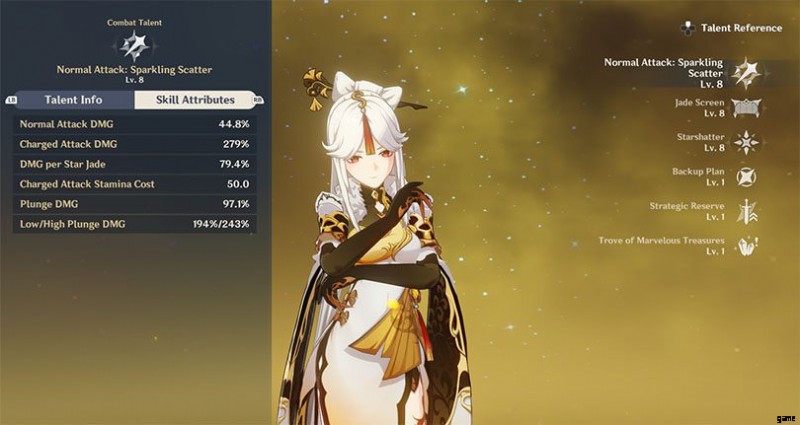View the Backup Plan talent
Viewport: 800px width, 425px height.
click(744, 176)
